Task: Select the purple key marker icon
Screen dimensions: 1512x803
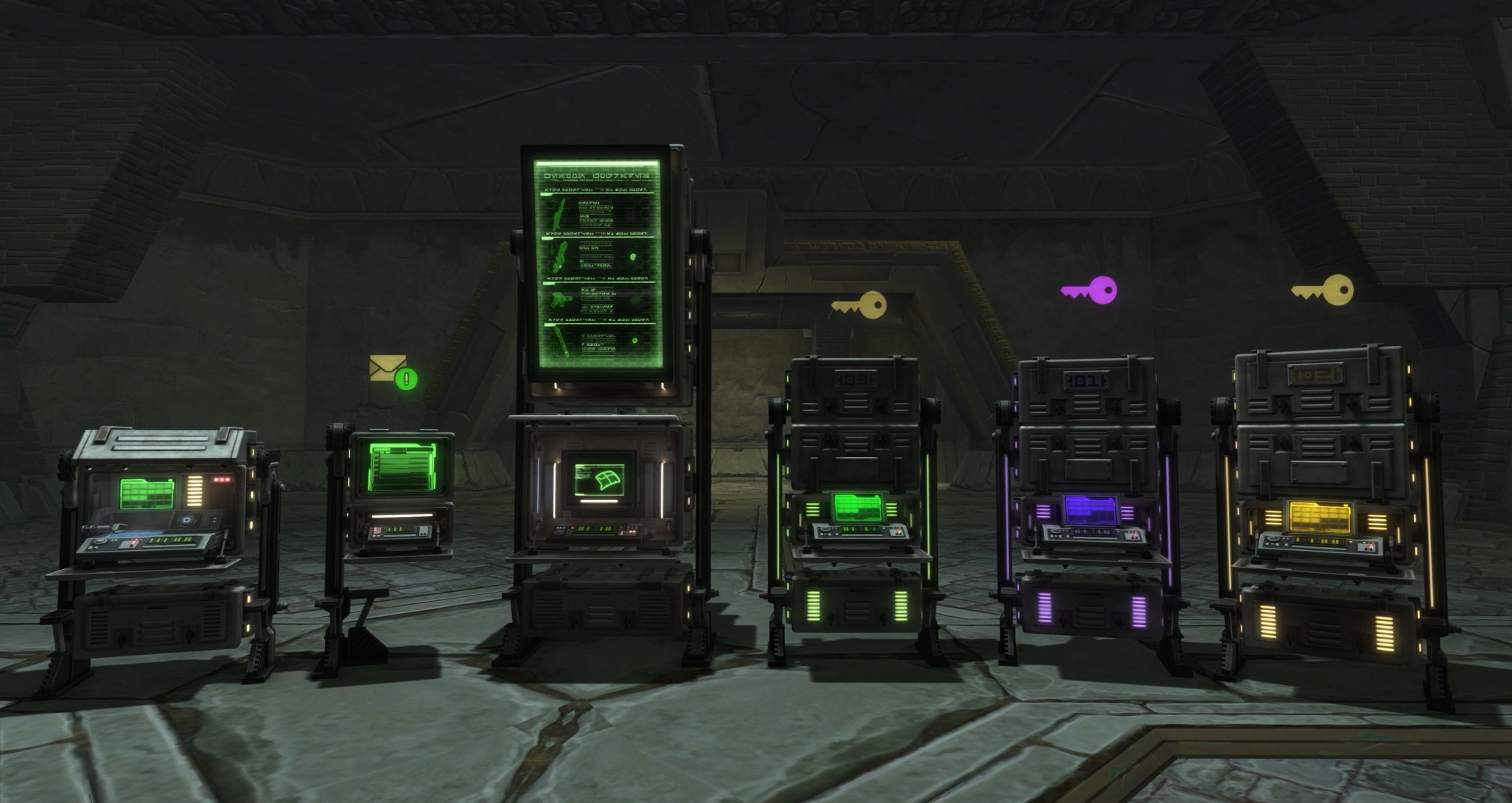Action: pos(1090,290)
